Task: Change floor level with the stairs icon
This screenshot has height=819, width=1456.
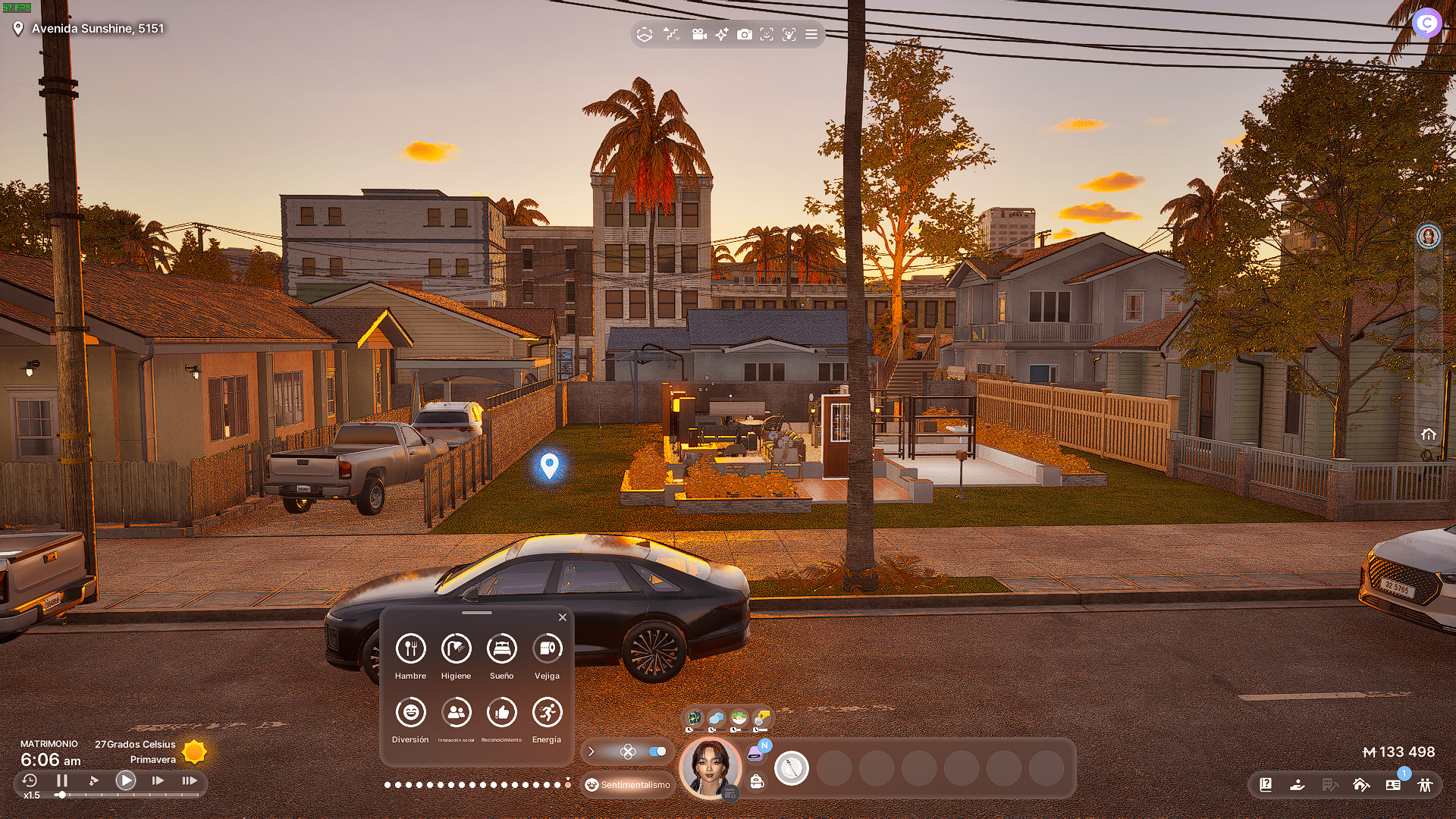Action: click(671, 34)
